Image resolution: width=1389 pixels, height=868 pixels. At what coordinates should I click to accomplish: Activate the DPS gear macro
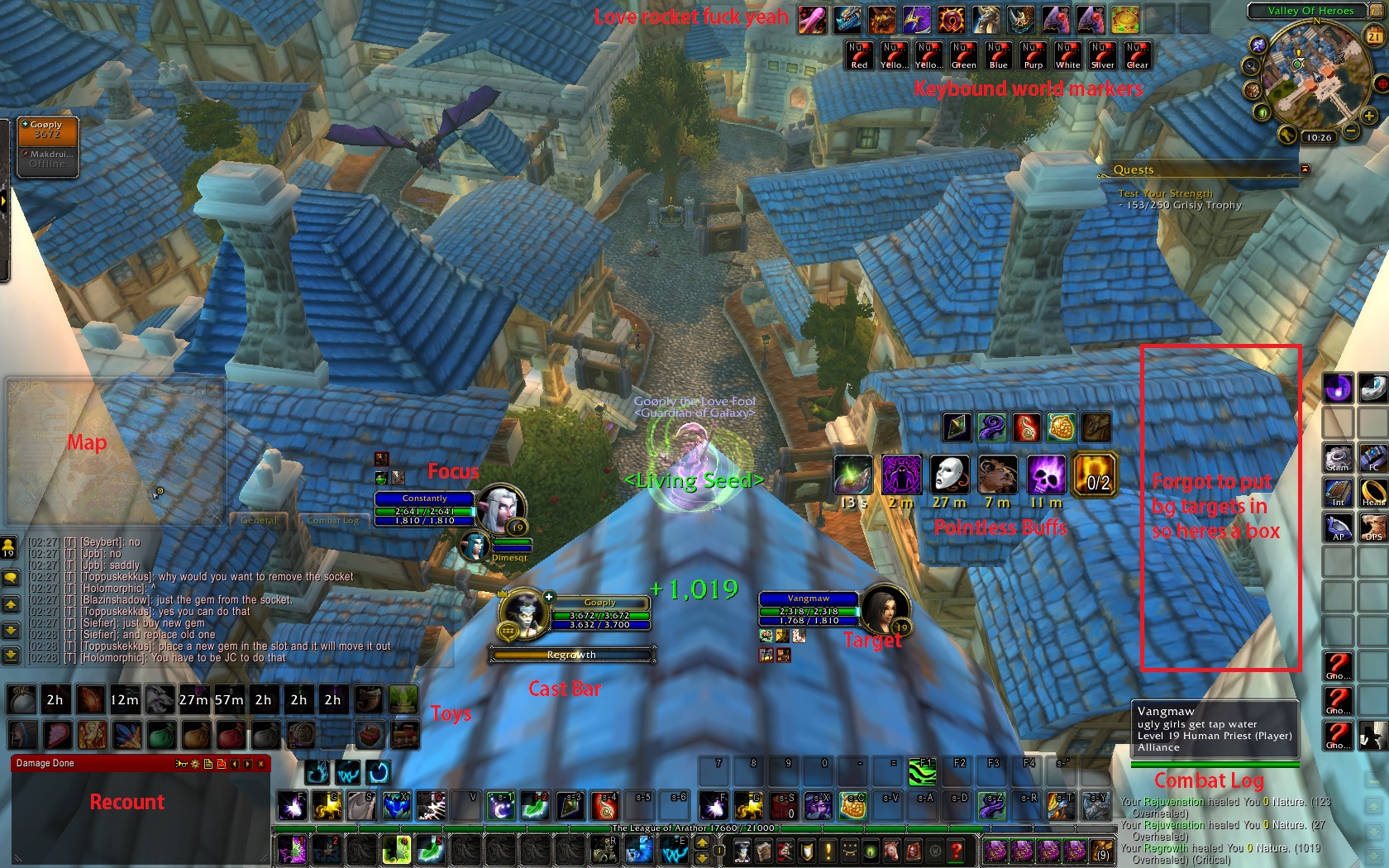[x=1373, y=527]
